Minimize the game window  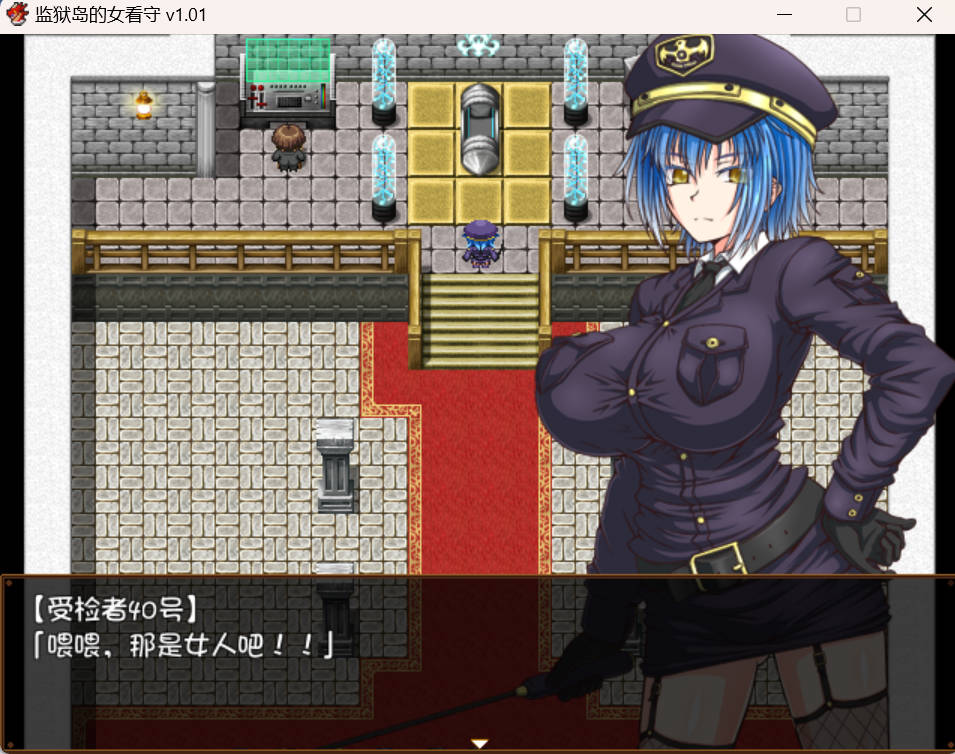785,15
